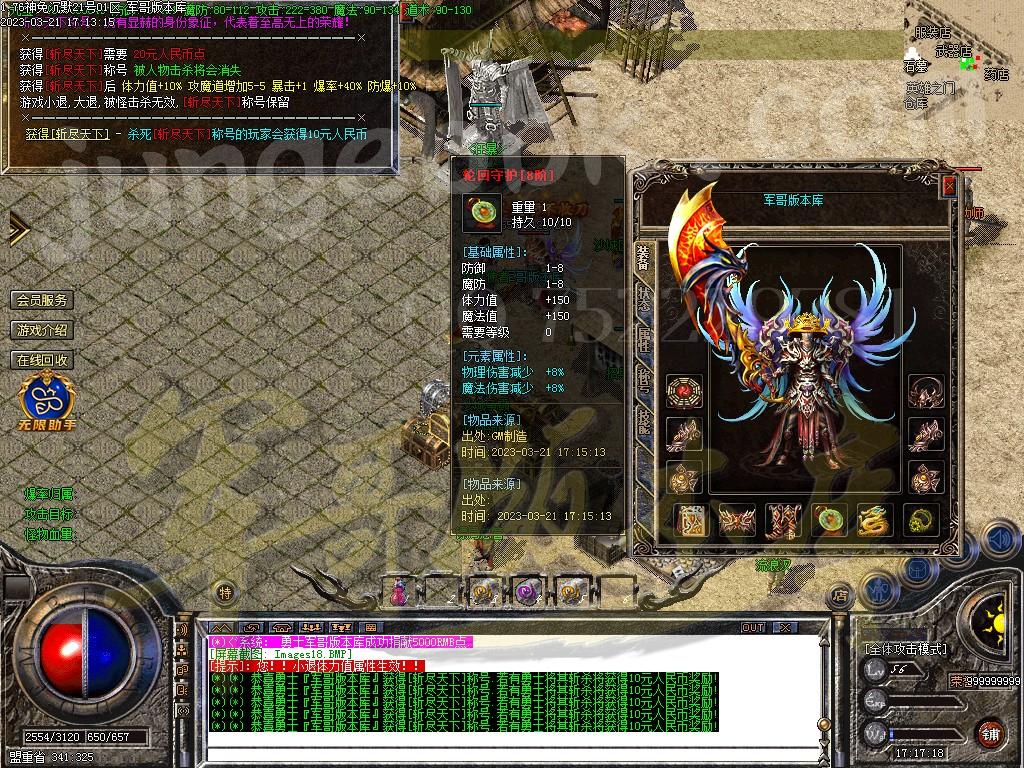Use the purple swirl scroll in hotbar
The image size is (1024, 768).
click(527, 592)
